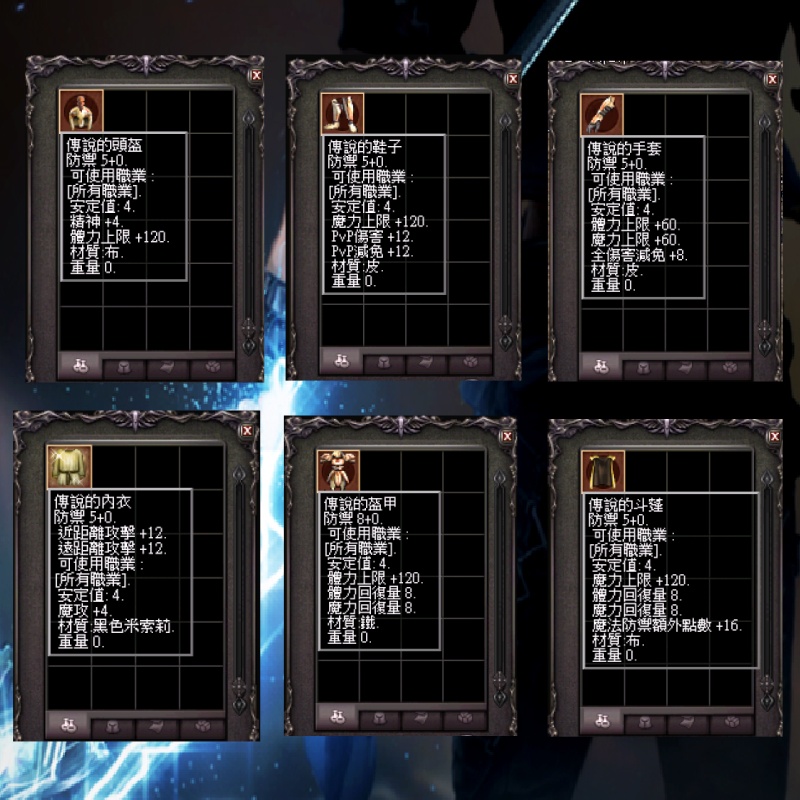
Task: Select the legendary helmet (傳說的頭盔) item icon
Action: click(80, 111)
